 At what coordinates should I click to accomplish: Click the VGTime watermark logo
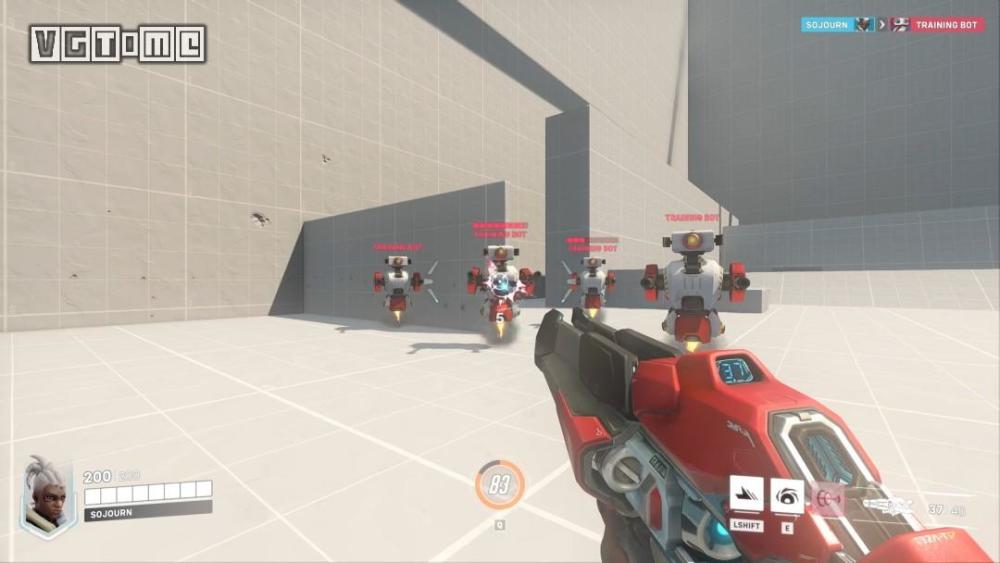tap(117, 44)
